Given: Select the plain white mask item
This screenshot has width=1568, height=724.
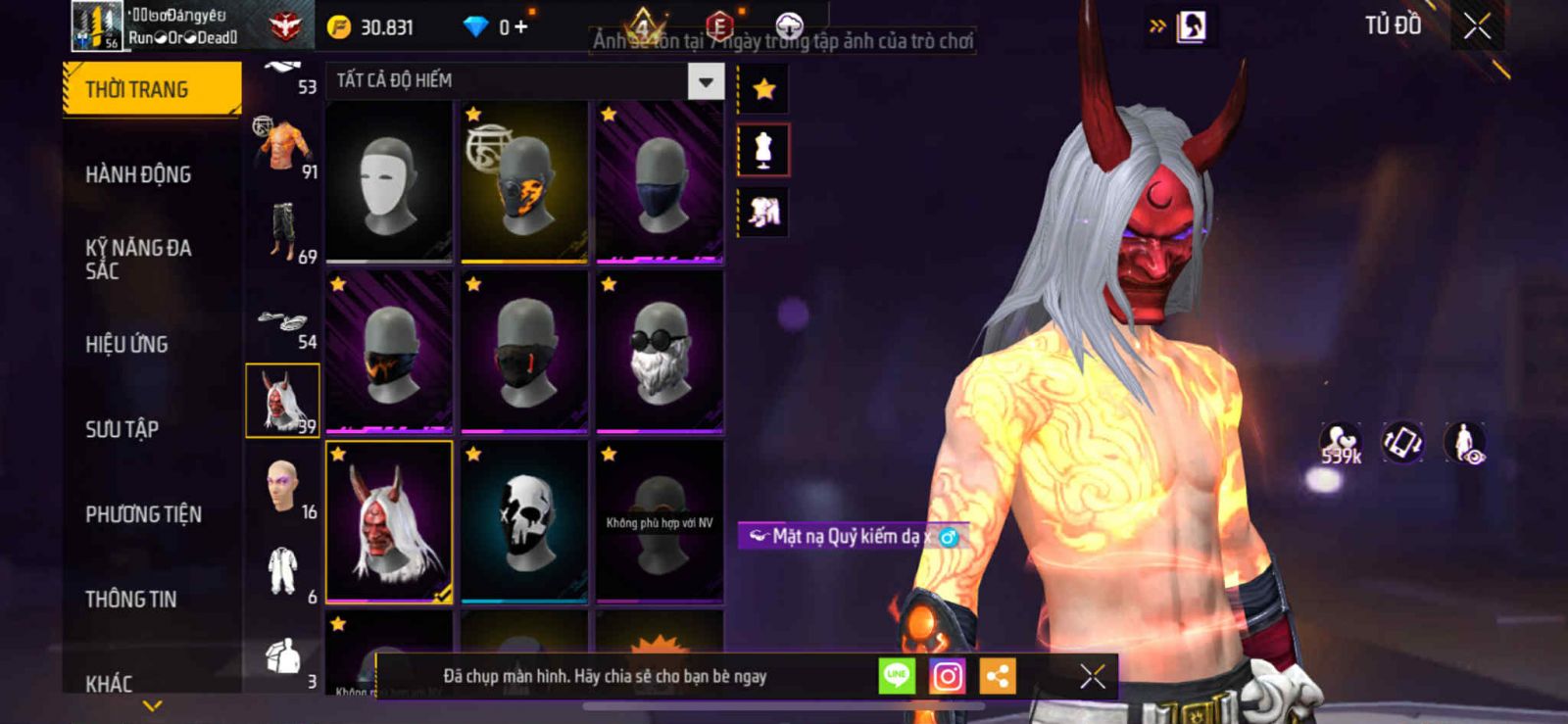Looking at the screenshot, I should point(389,181).
